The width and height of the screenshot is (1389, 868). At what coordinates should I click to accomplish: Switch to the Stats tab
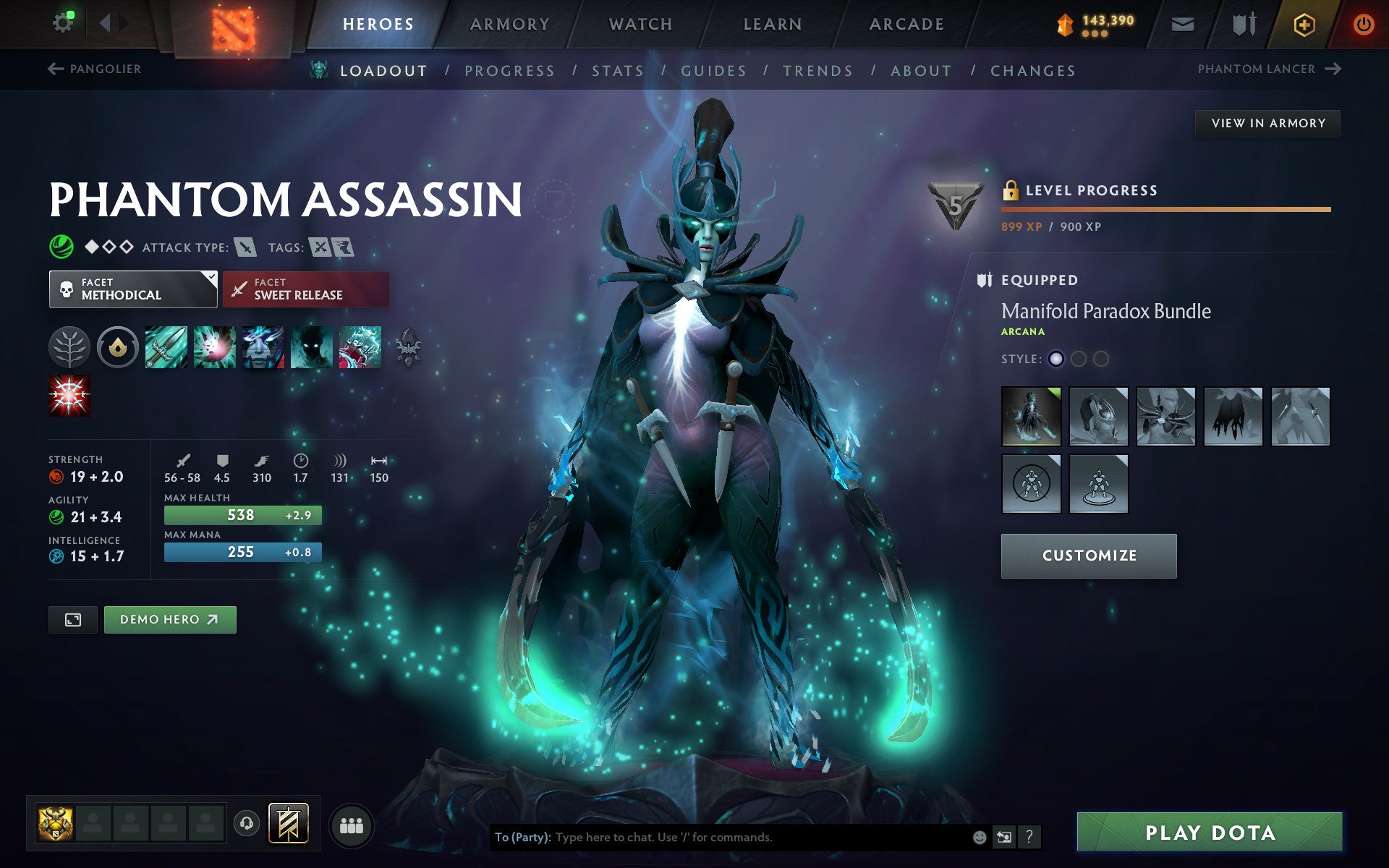pyautogui.click(x=616, y=70)
